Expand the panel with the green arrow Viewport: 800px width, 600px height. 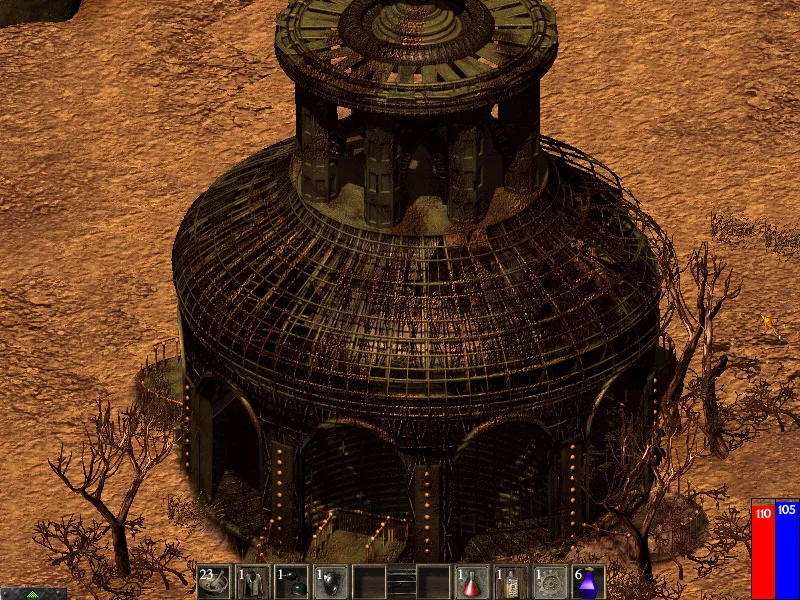tap(33, 593)
